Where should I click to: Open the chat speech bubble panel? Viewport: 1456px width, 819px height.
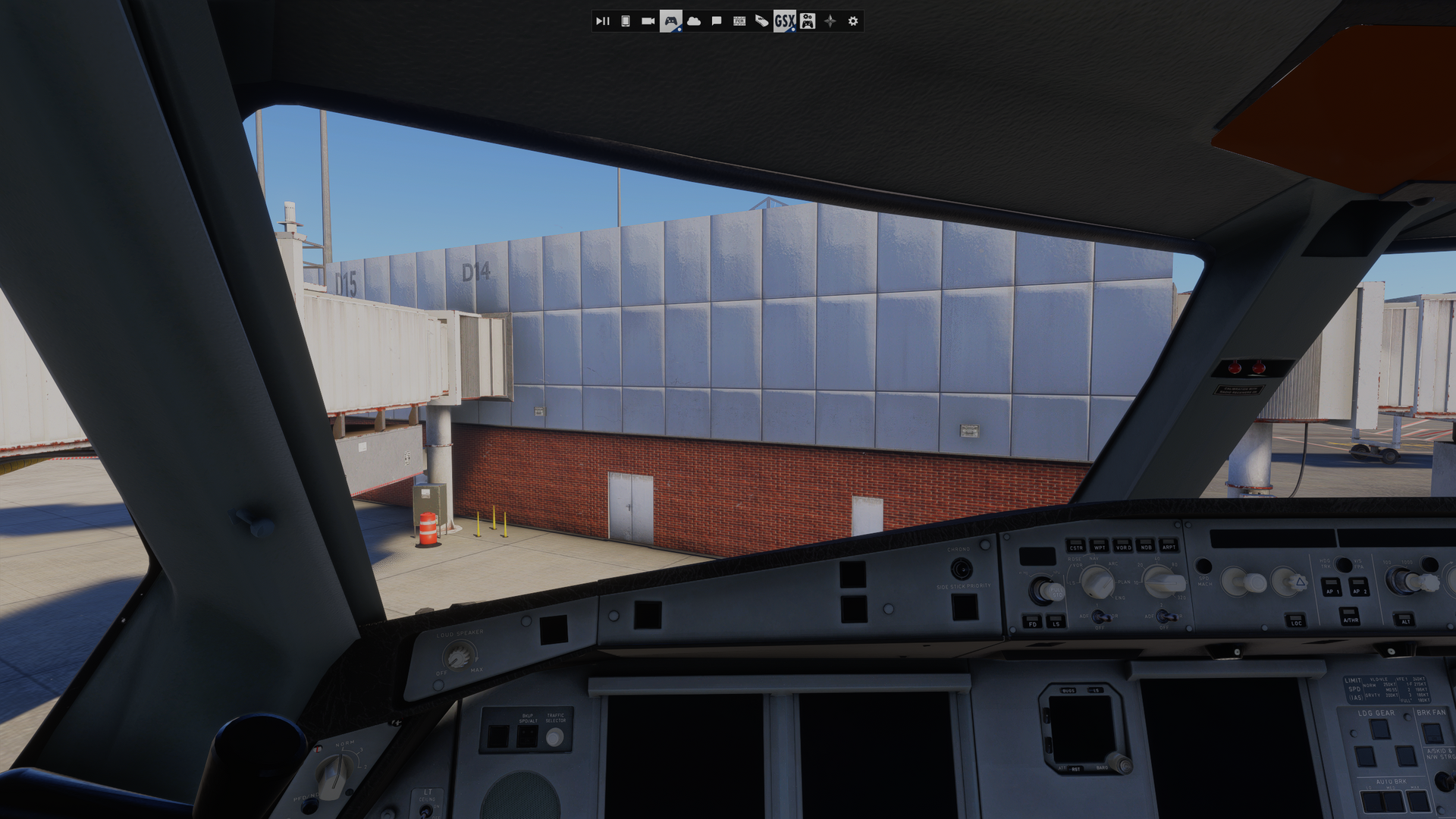tap(717, 21)
